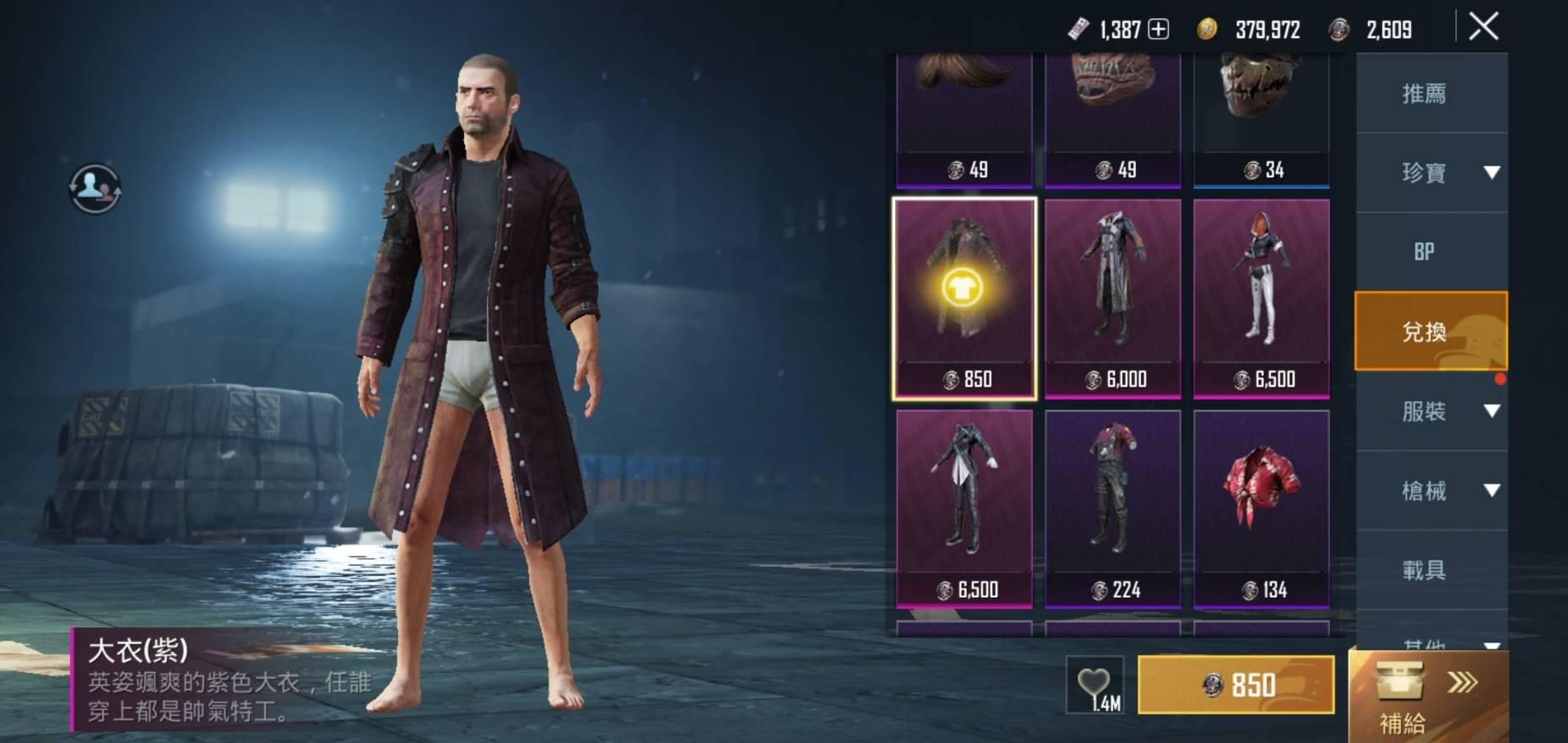Click the gold coin icon in top bar

pos(1205,30)
